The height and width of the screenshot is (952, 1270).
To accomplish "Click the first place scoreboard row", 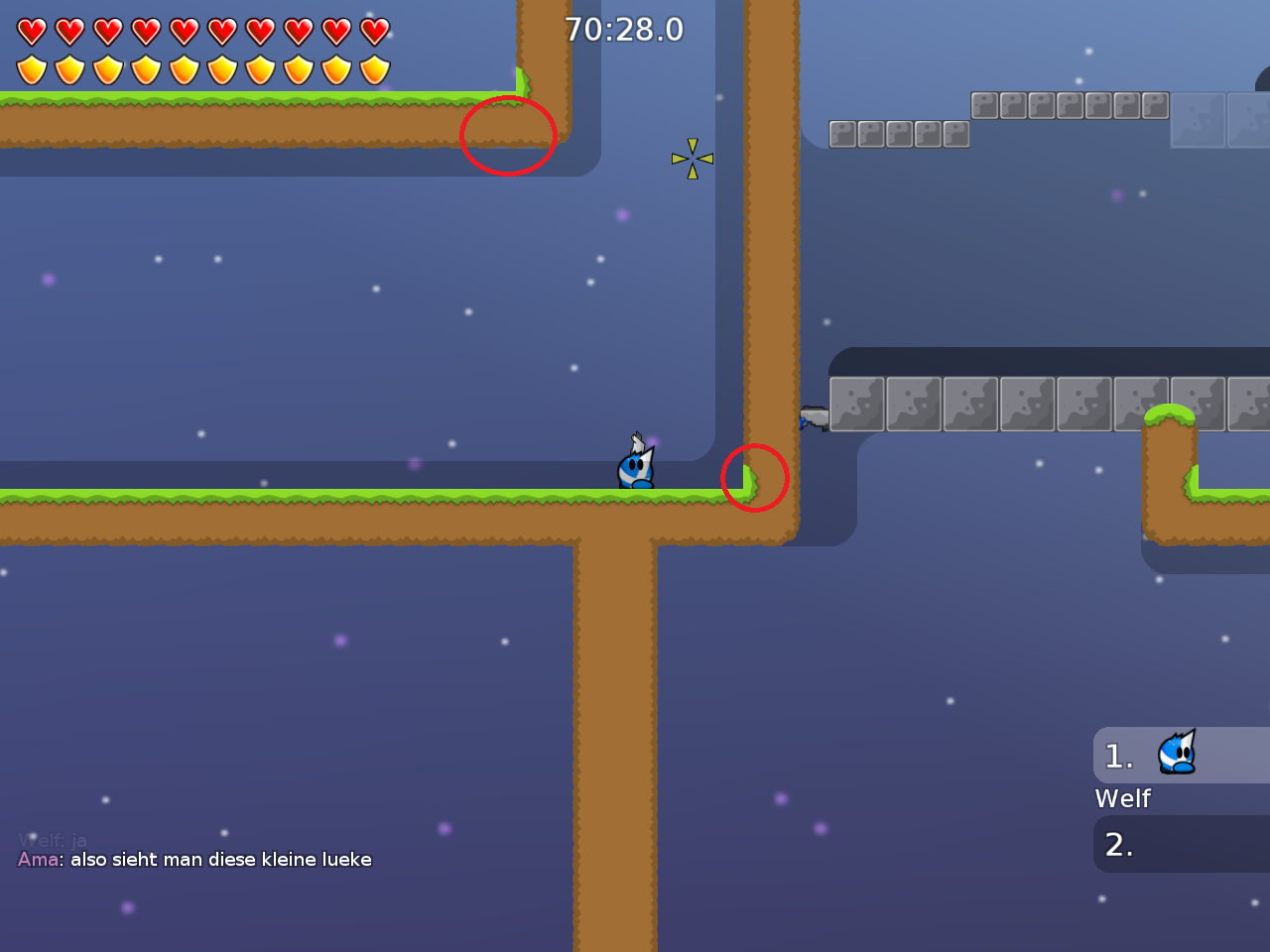I will point(1181,755).
